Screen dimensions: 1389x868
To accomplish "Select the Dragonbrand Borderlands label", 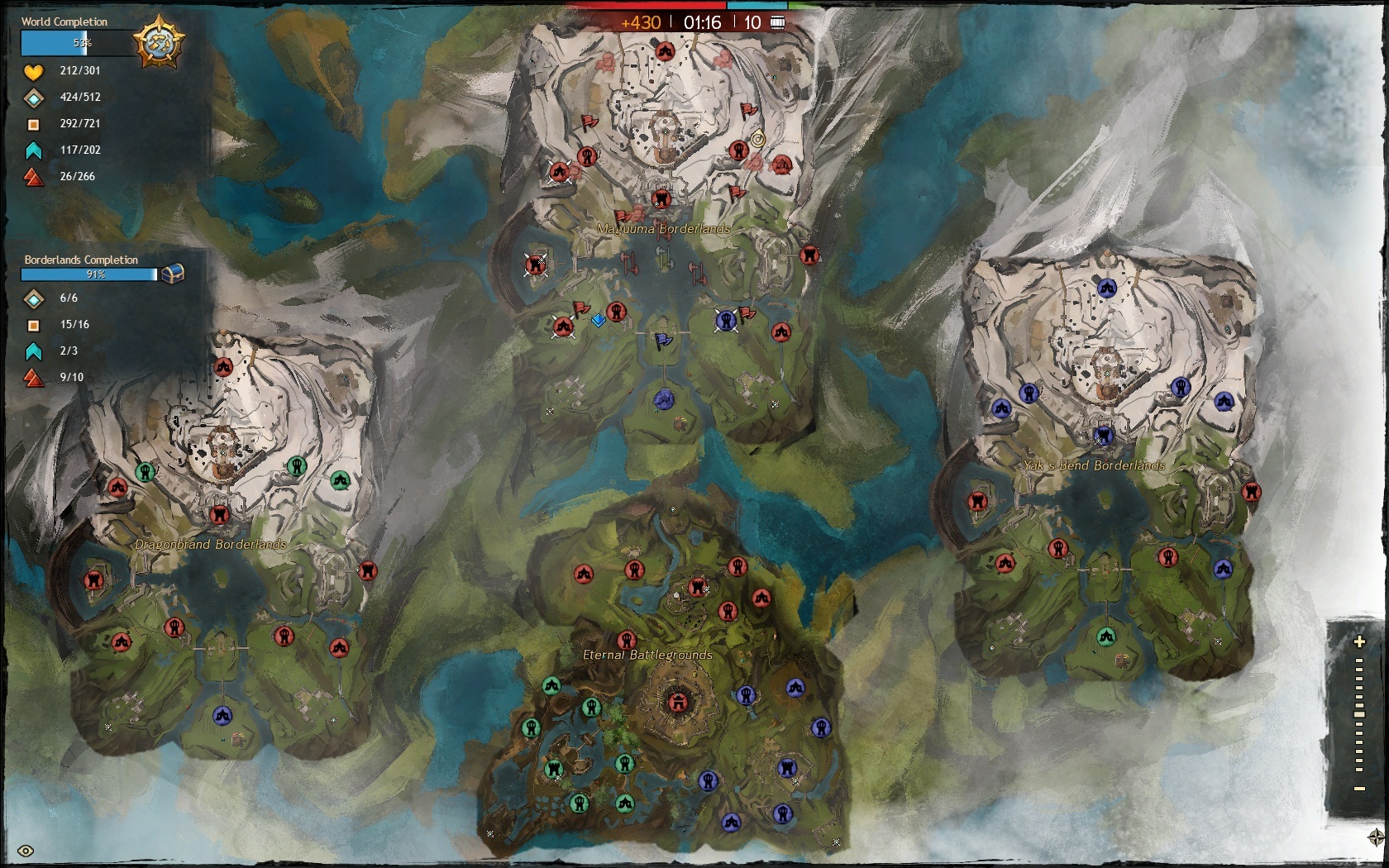I will pos(210,544).
